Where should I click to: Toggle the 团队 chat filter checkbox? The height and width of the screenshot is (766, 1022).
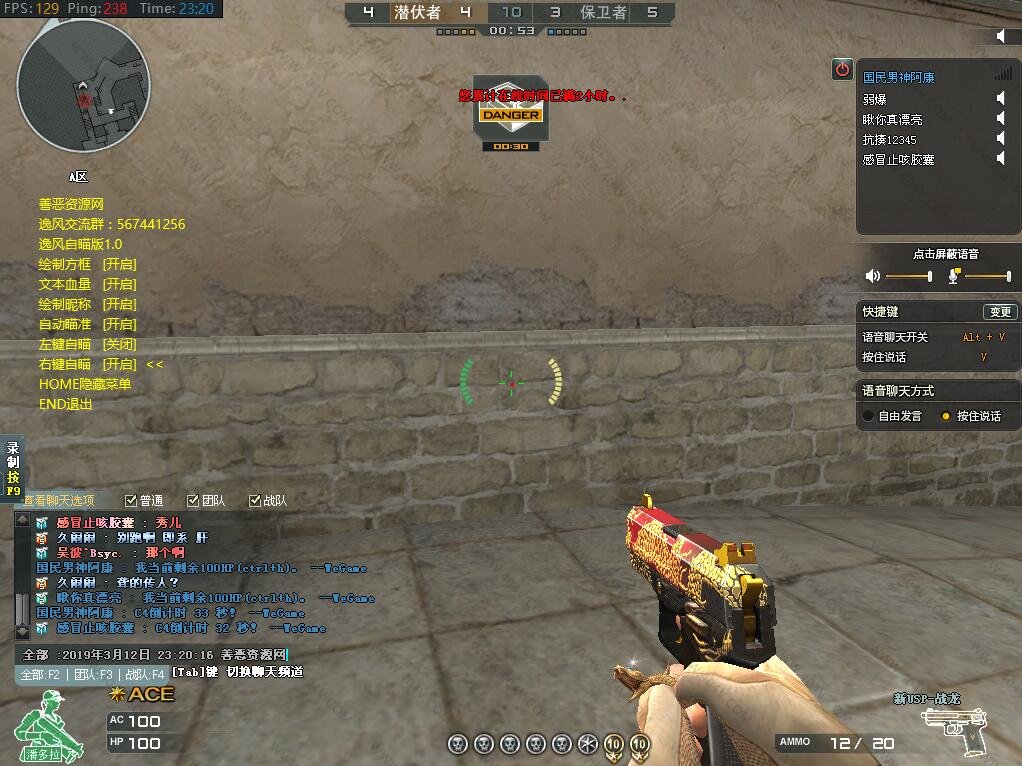193,500
